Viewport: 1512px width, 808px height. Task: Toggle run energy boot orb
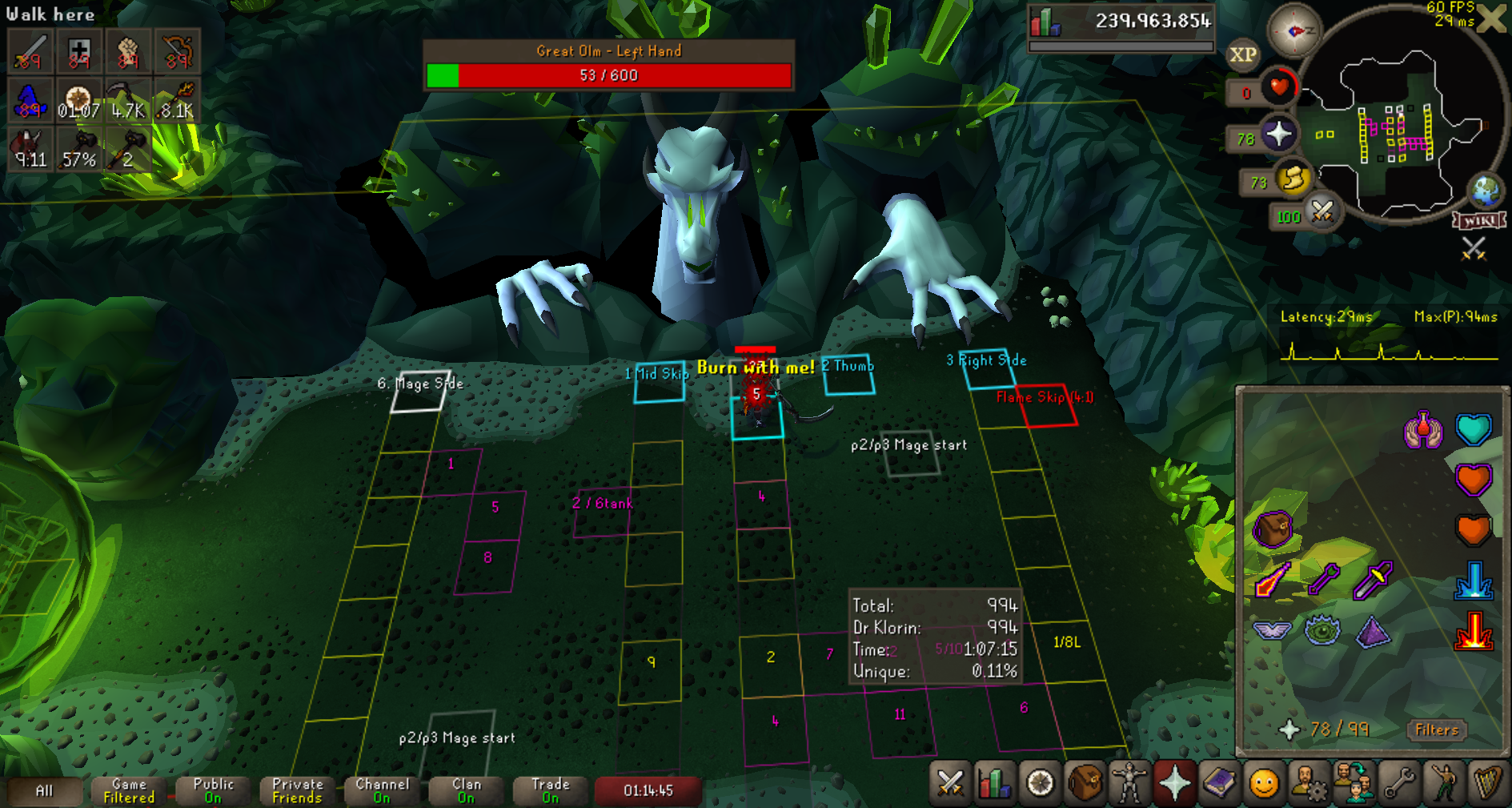1292,178
